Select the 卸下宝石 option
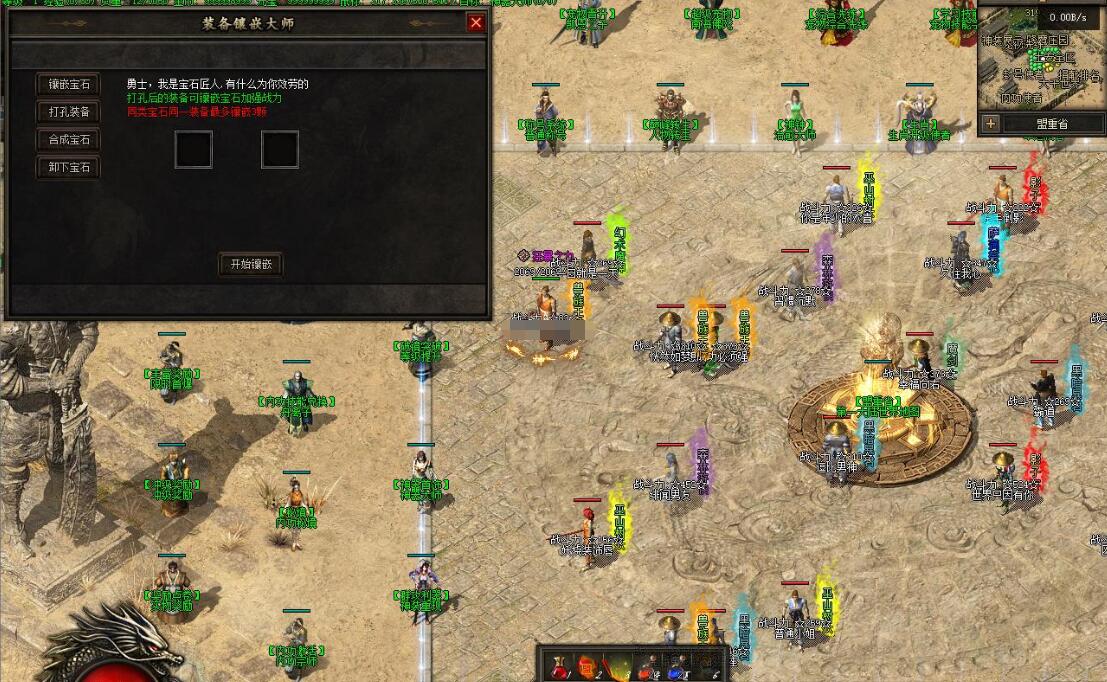Image resolution: width=1107 pixels, height=682 pixels. coord(69,167)
